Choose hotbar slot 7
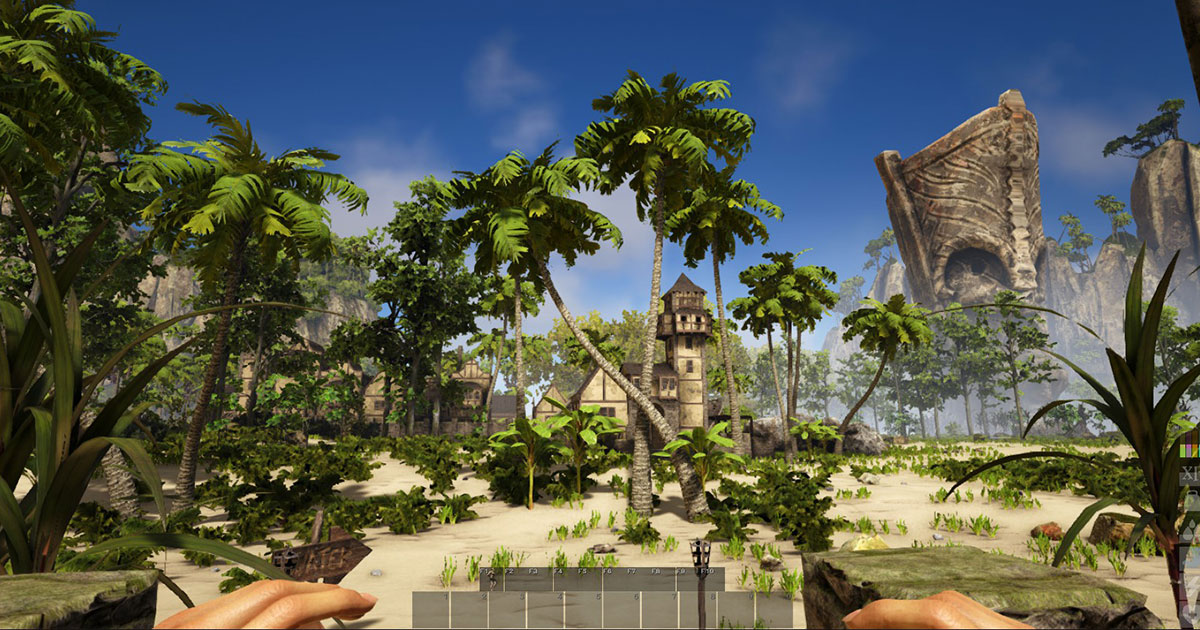Screen dimensions: 1200x630 tap(660, 609)
